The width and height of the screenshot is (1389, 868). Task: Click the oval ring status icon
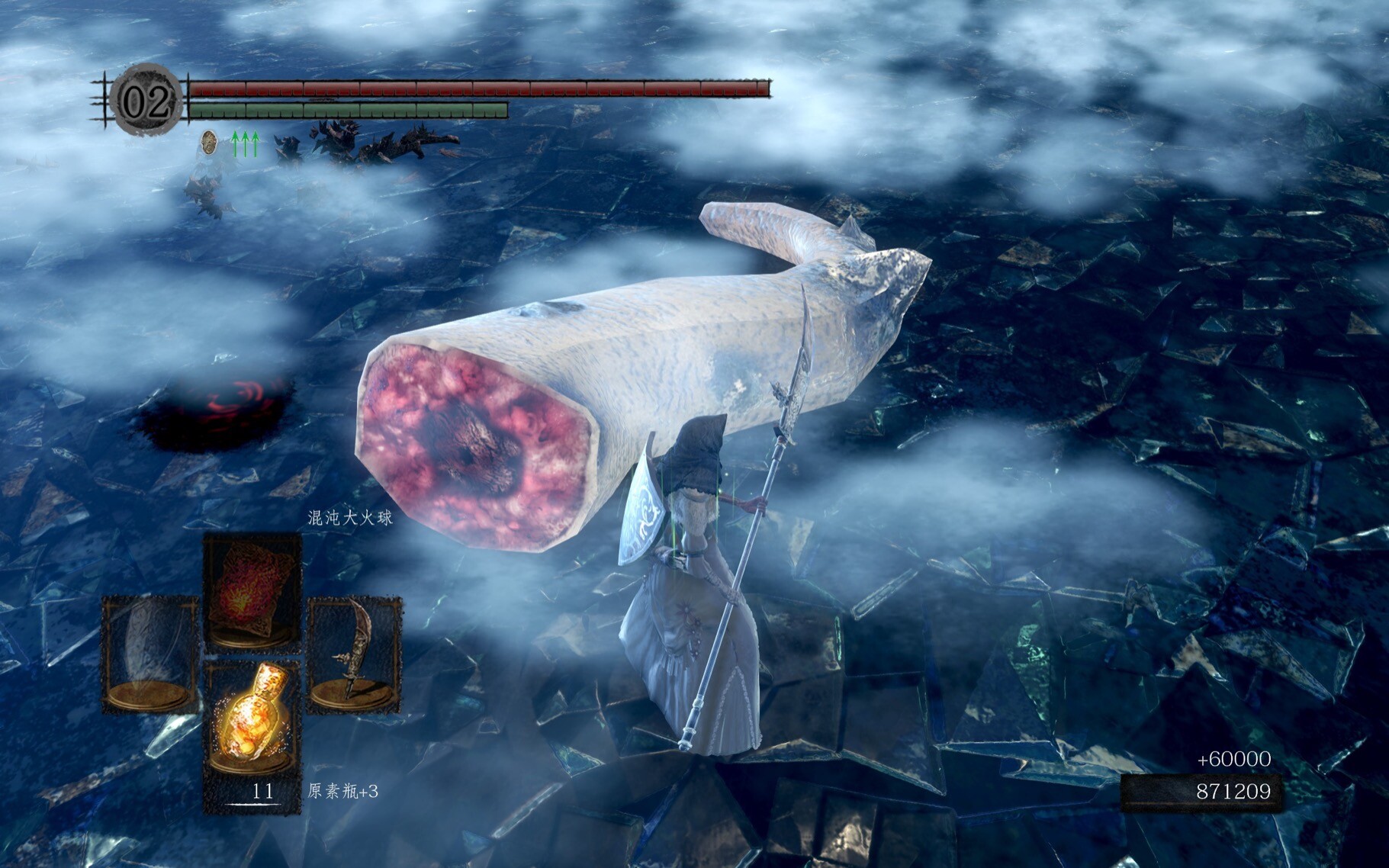tap(208, 142)
